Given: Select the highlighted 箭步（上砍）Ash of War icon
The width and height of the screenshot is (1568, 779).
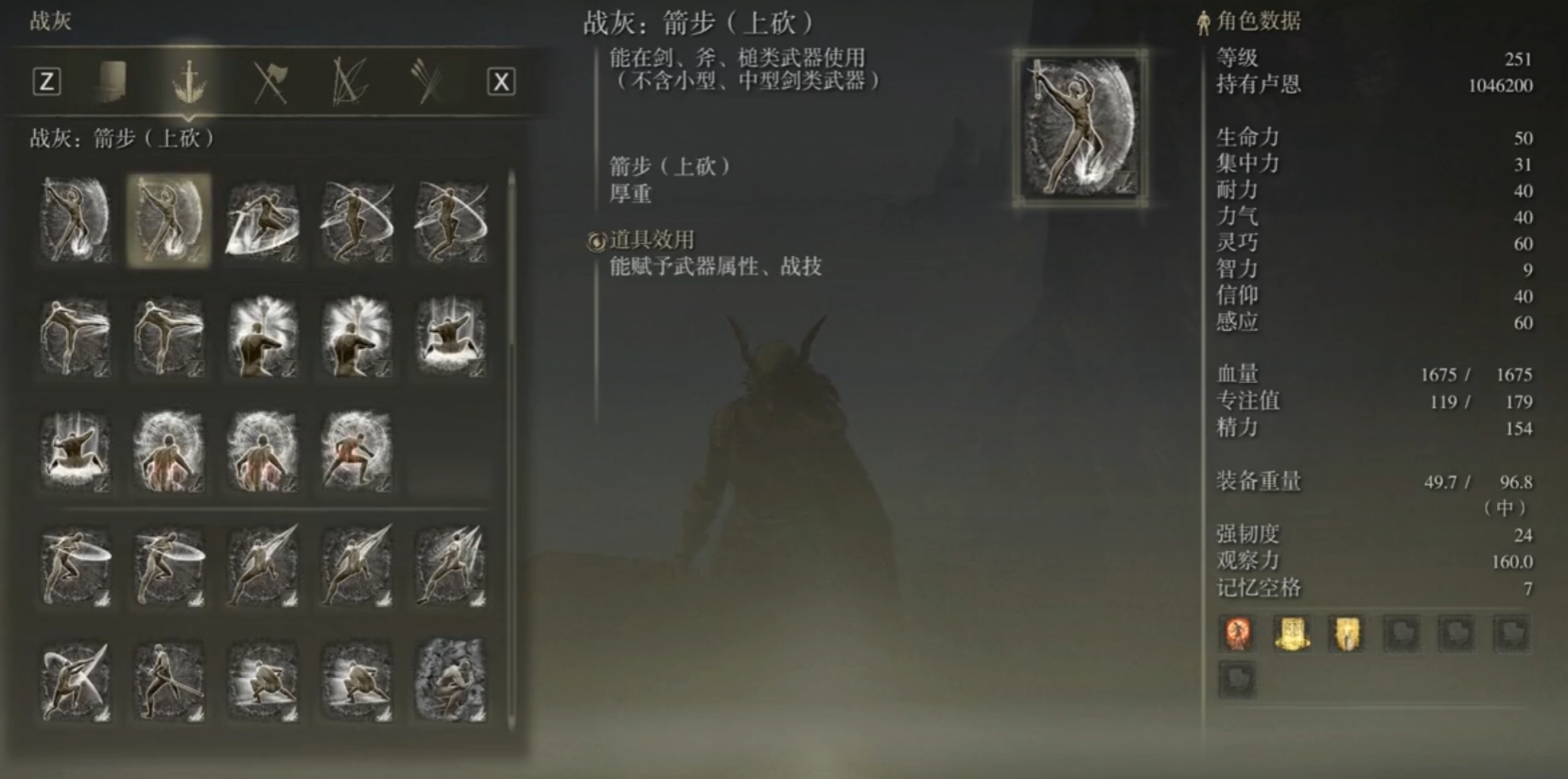Looking at the screenshot, I should 168,219.
